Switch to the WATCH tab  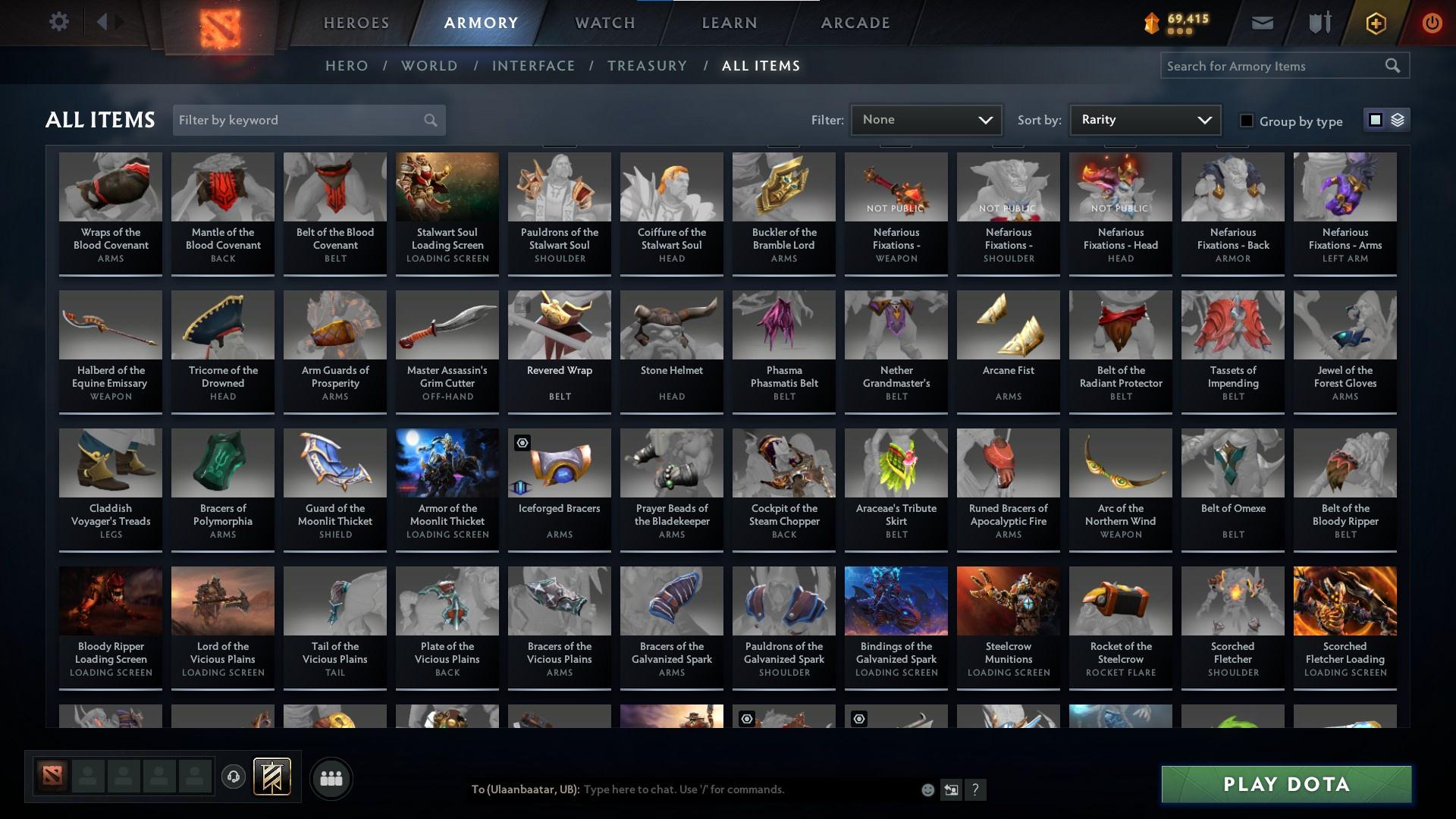pos(604,22)
